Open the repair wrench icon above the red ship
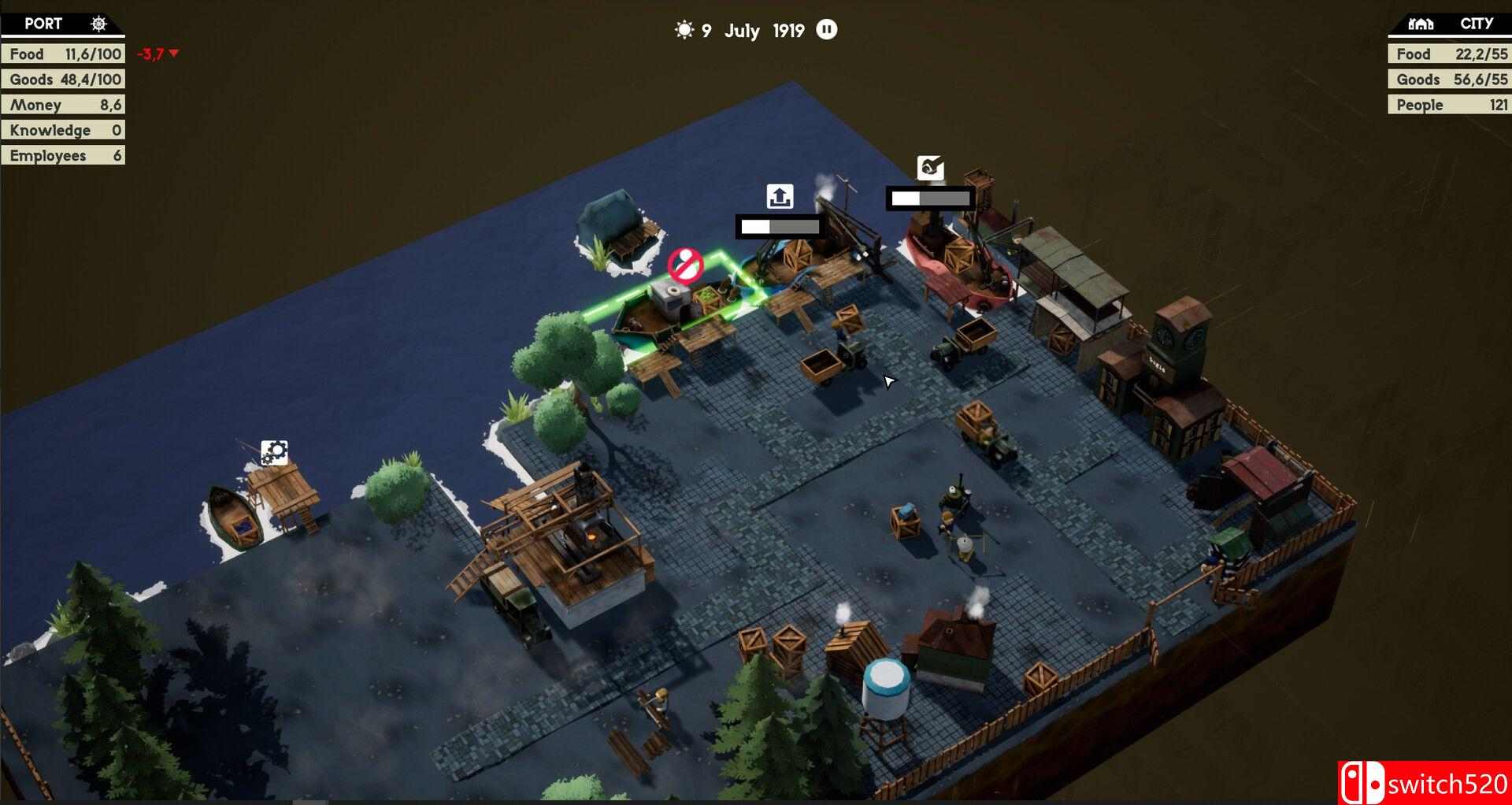The width and height of the screenshot is (1512, 805). point(932,169)
